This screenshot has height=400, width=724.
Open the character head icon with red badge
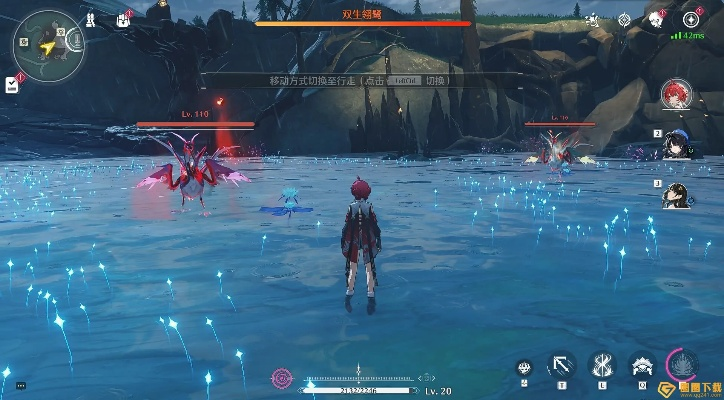(656, 19)
